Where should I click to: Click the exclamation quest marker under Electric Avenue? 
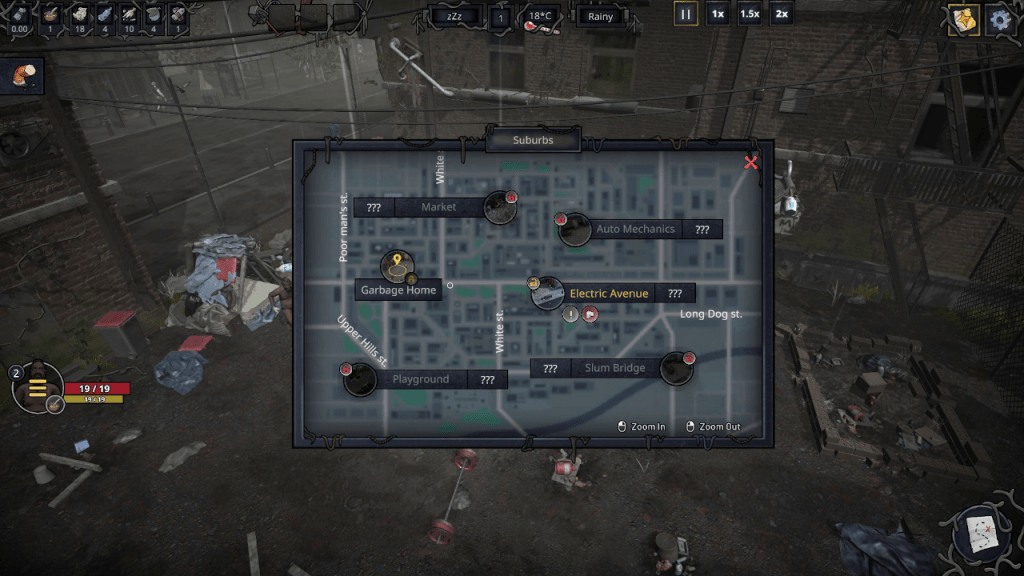coord(570,315)
